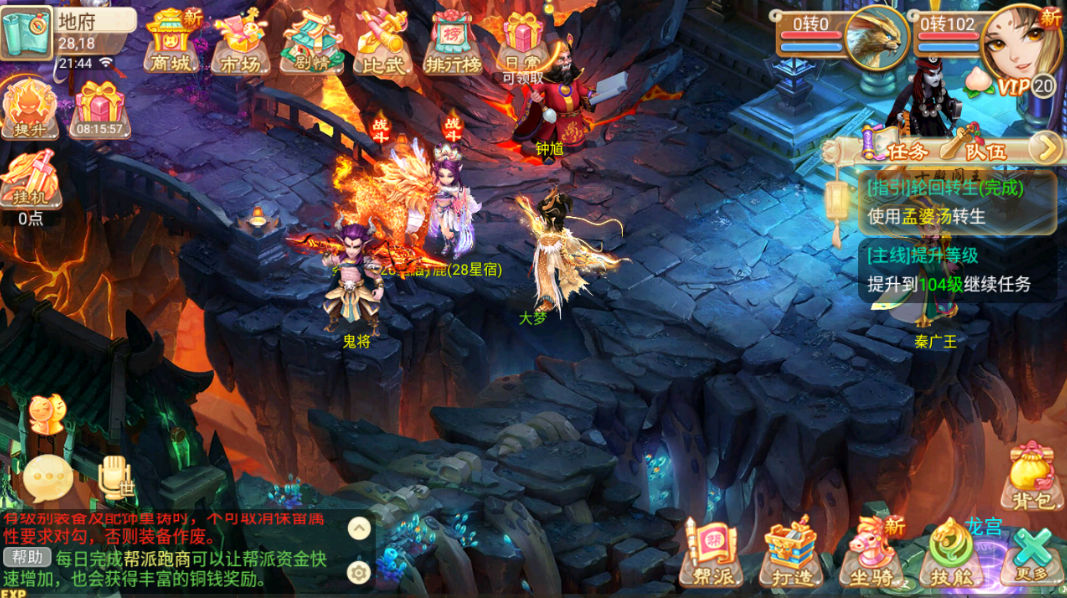Switch to the 任务 quest tab
The height and width of the screenshot is (598, 1067).
point(897,151)
